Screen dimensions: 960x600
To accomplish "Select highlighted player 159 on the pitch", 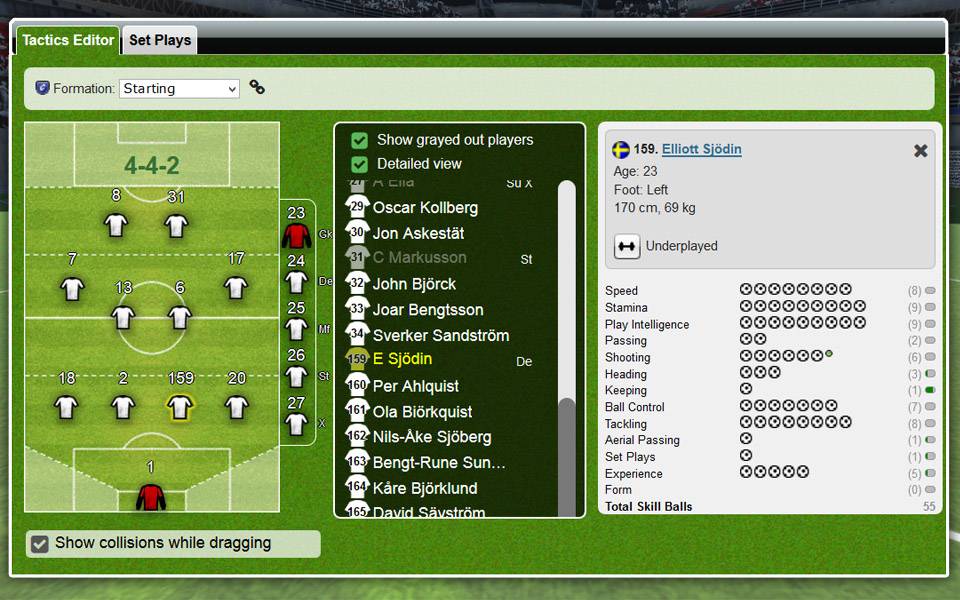I will point(180,406).
